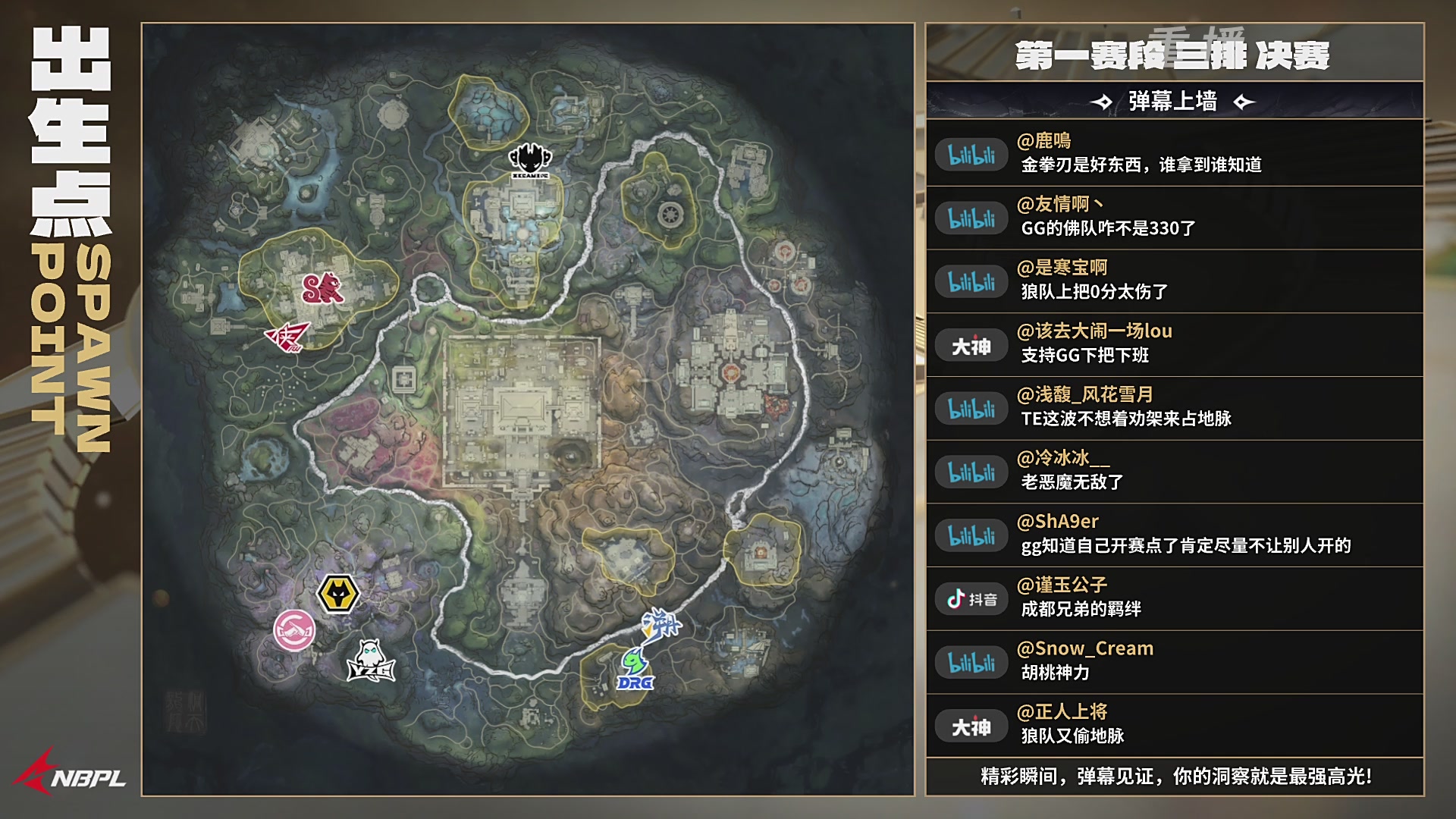
Task: Click the bilibili icon beside @鹿鸣
Action: pos(971,153)
